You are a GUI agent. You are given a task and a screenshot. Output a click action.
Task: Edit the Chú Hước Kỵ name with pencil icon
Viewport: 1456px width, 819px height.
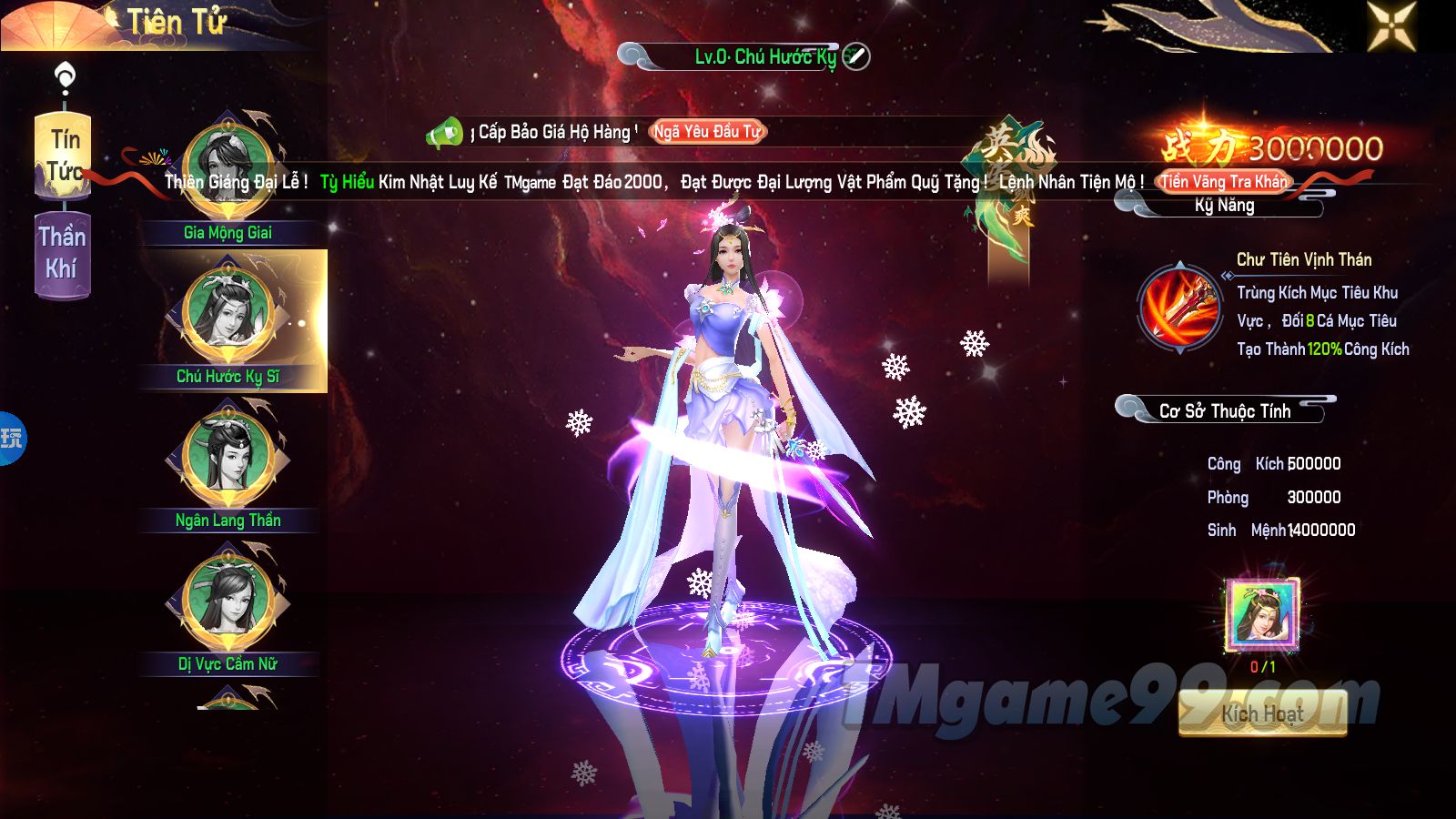click(x=855, y=56)
